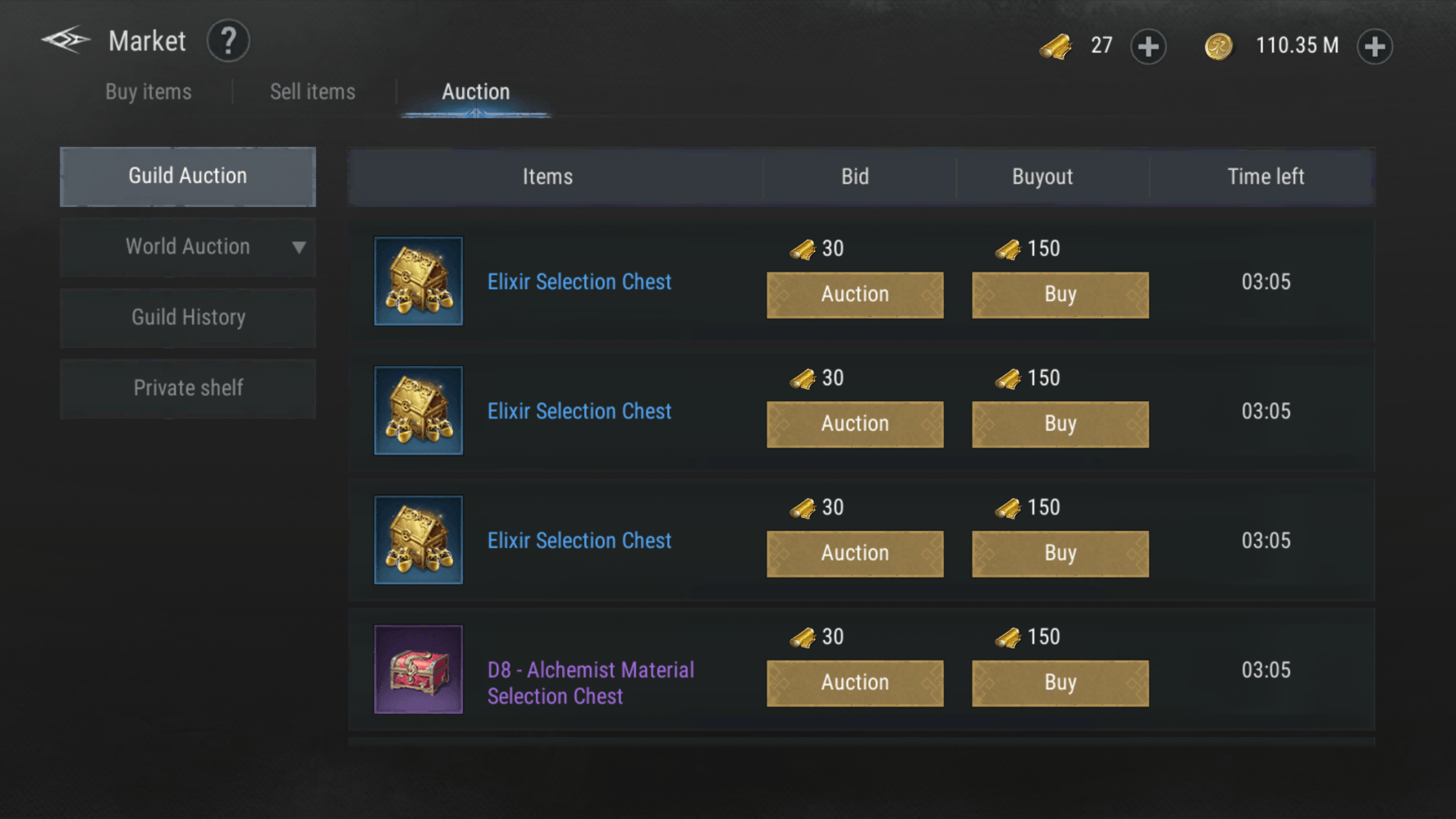The height and width of the screenshot is (819, 1456).
Task: Open the Guild Auction section
Action: (x=188, y=176)
